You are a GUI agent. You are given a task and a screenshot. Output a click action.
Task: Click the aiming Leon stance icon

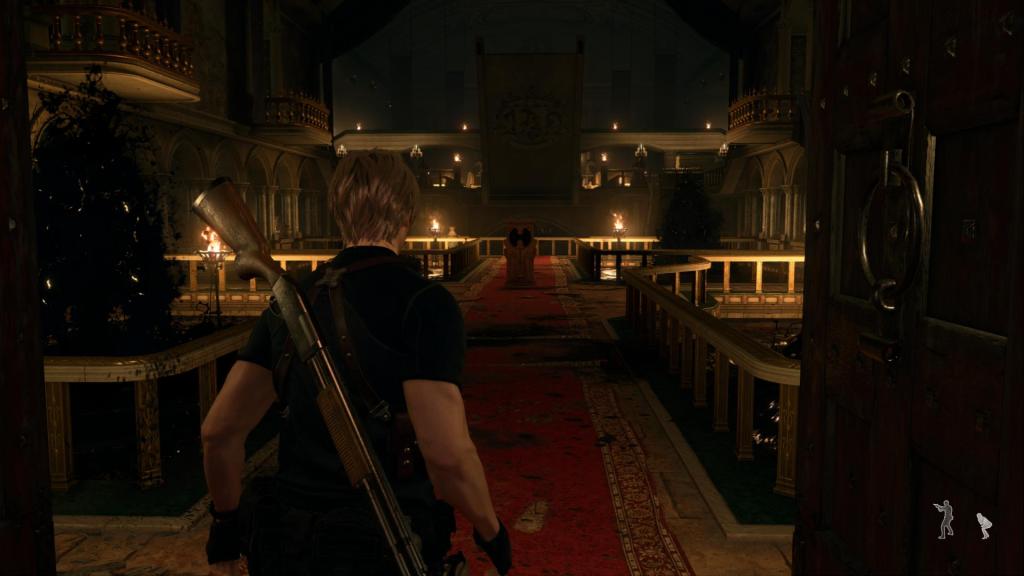coord(943,519)
